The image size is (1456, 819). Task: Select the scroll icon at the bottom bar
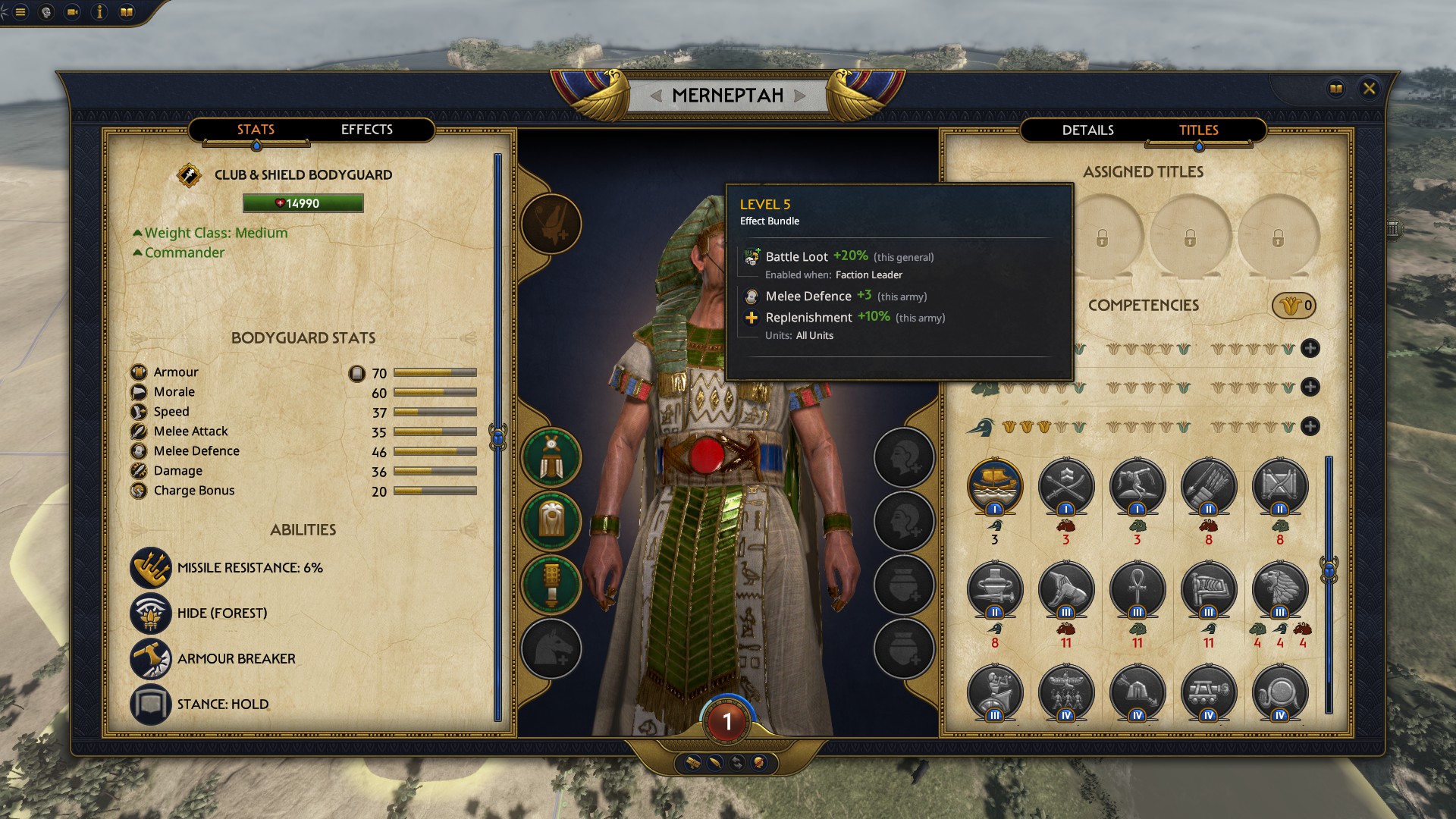(693, 764)
